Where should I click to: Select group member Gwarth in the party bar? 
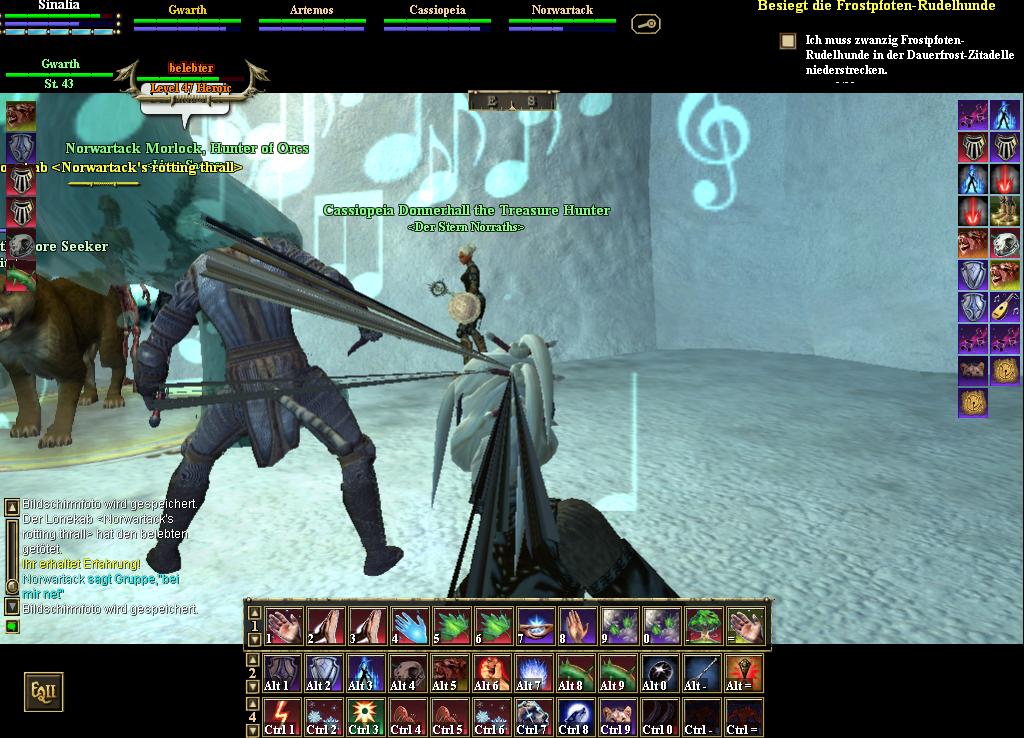coord(187,15)
